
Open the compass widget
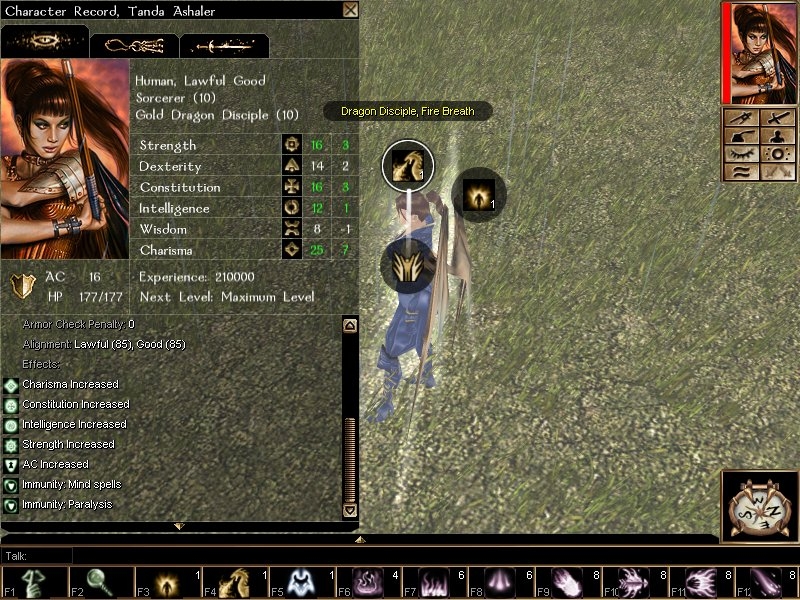tap(760, 507)
